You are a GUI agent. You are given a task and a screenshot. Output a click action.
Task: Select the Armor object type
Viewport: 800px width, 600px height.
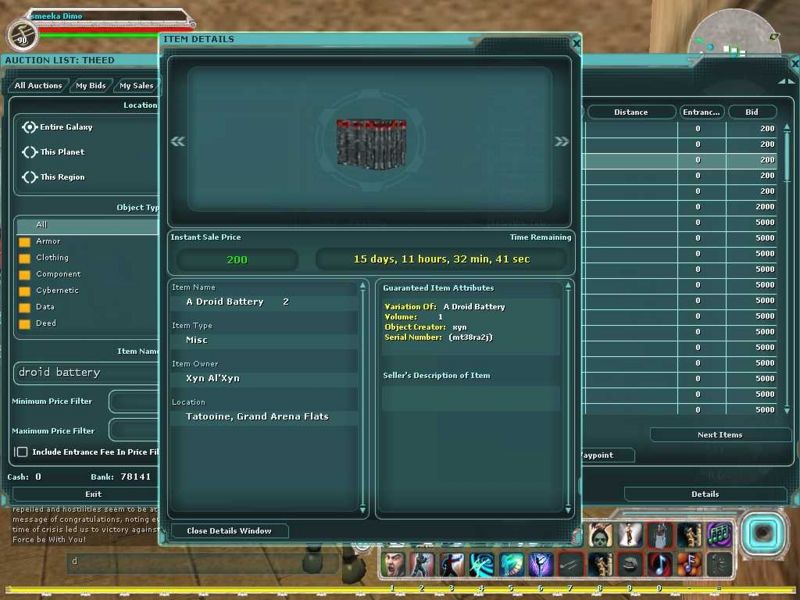(48, 241)
